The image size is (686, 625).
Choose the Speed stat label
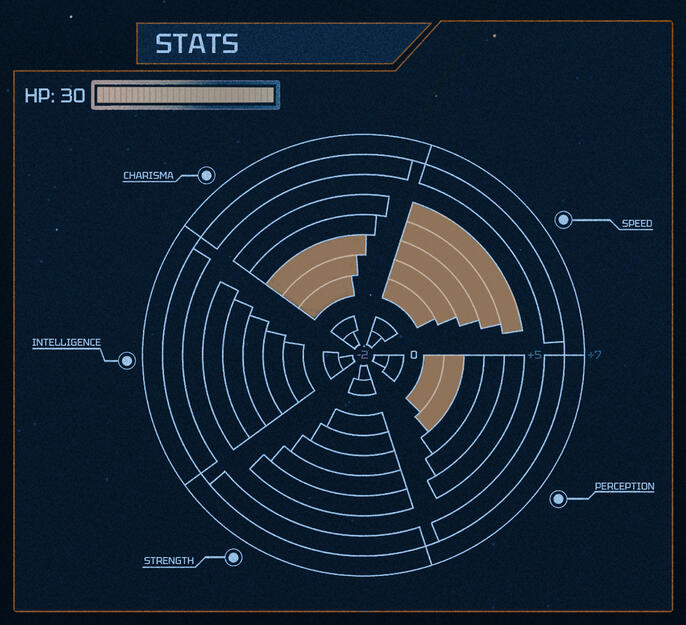point(637,224)
